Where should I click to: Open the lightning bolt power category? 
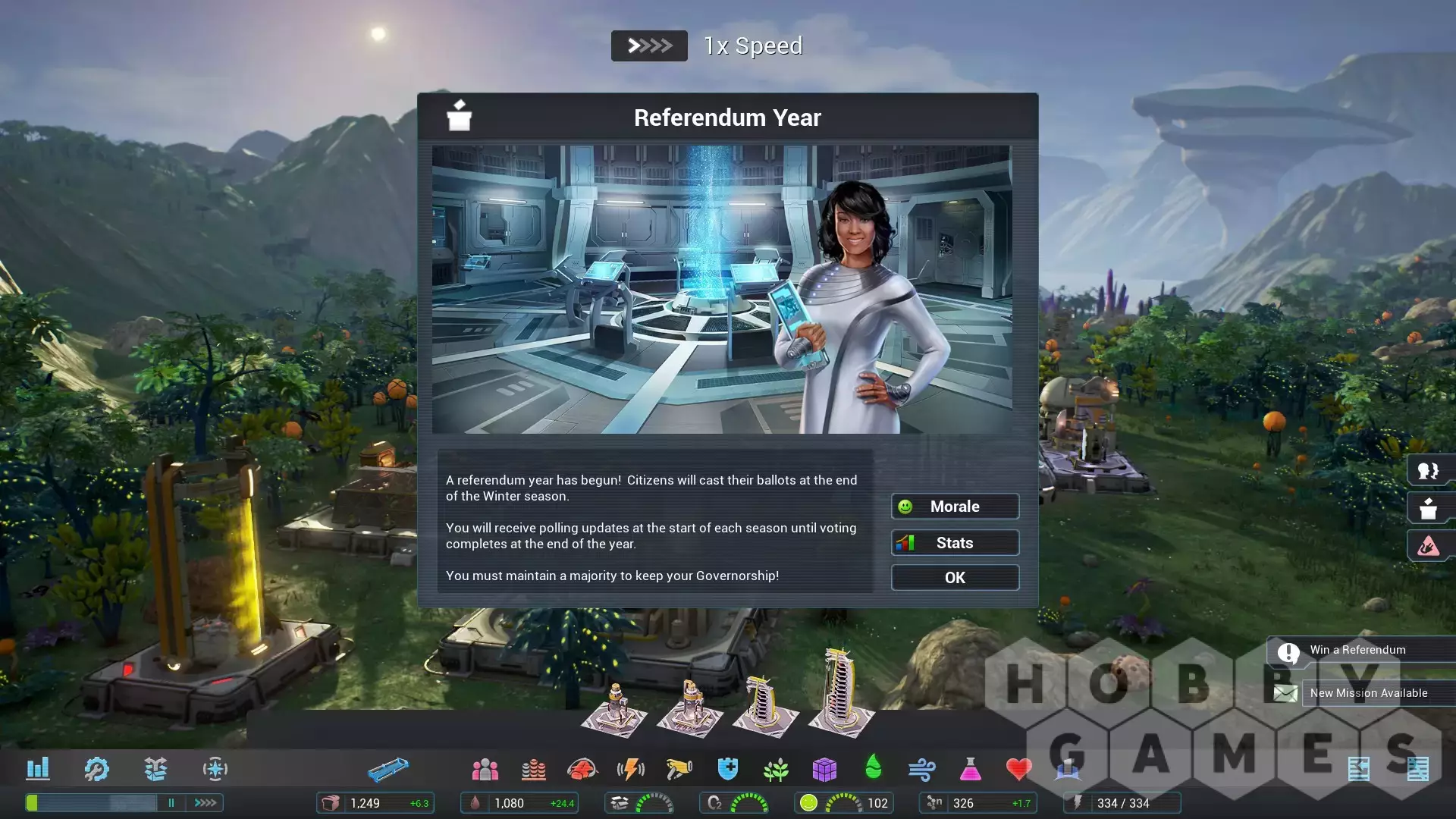click(x=630, y=770)
